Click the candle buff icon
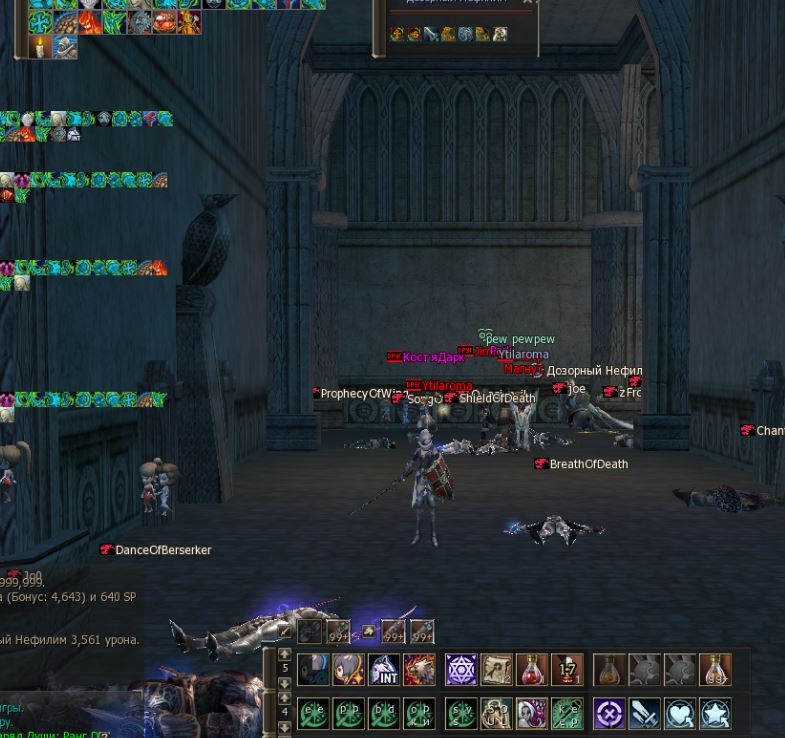Viewport: 785px width, 738px height. [x=40, y=46]
